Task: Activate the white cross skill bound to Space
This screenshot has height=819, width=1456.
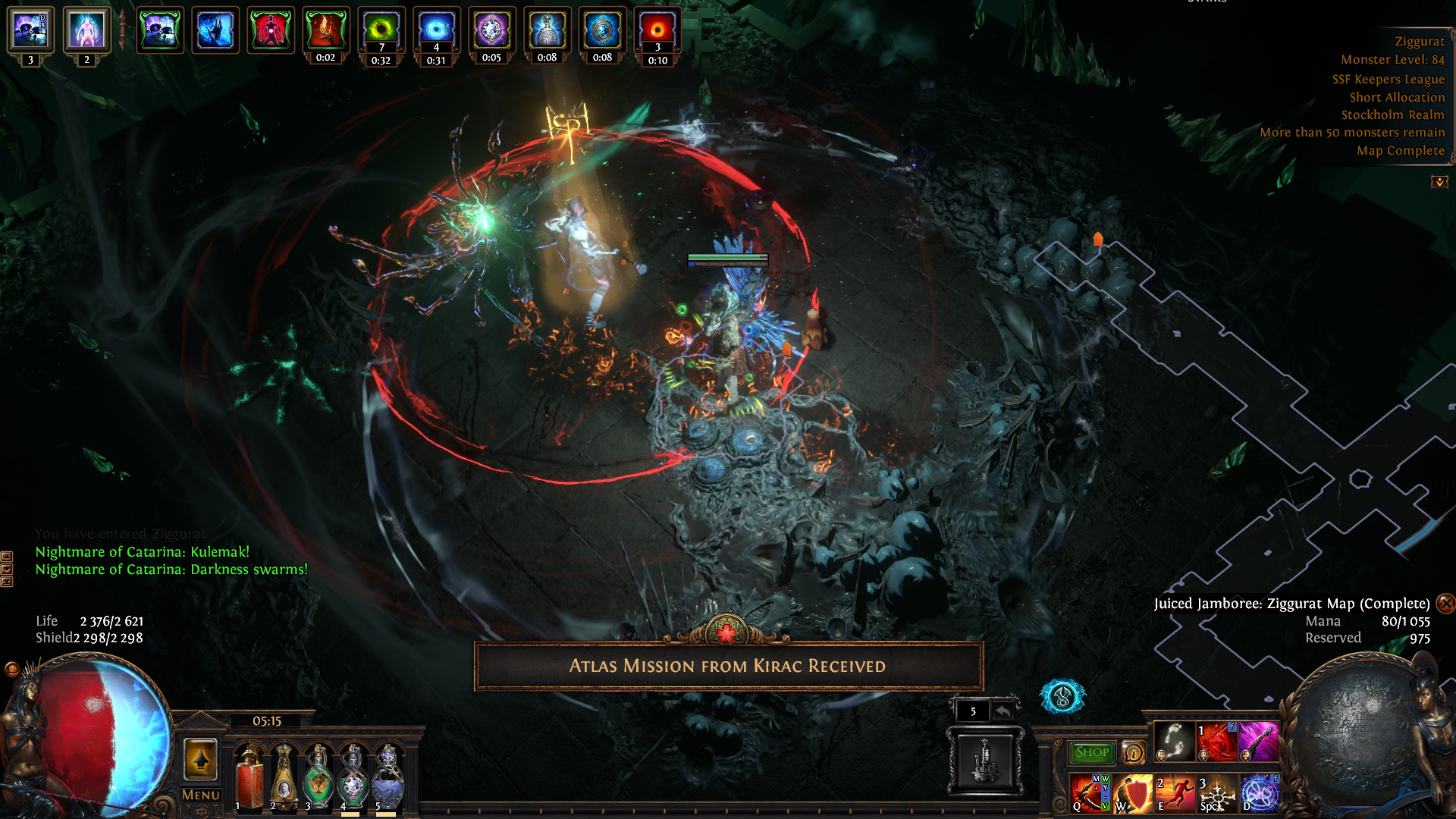Action: click(1216, 793)
